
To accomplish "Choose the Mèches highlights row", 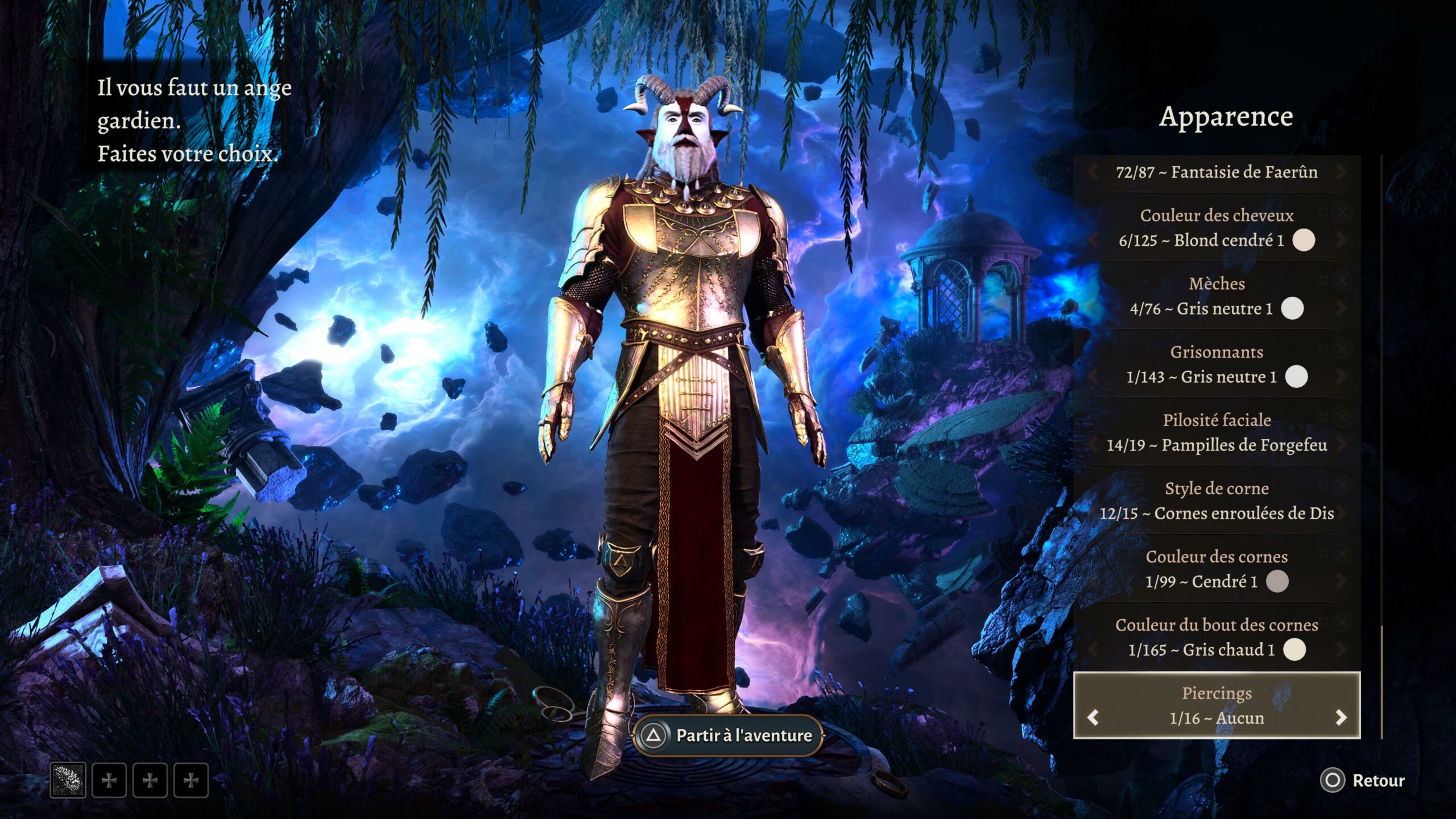I will tap(1216, 296).
